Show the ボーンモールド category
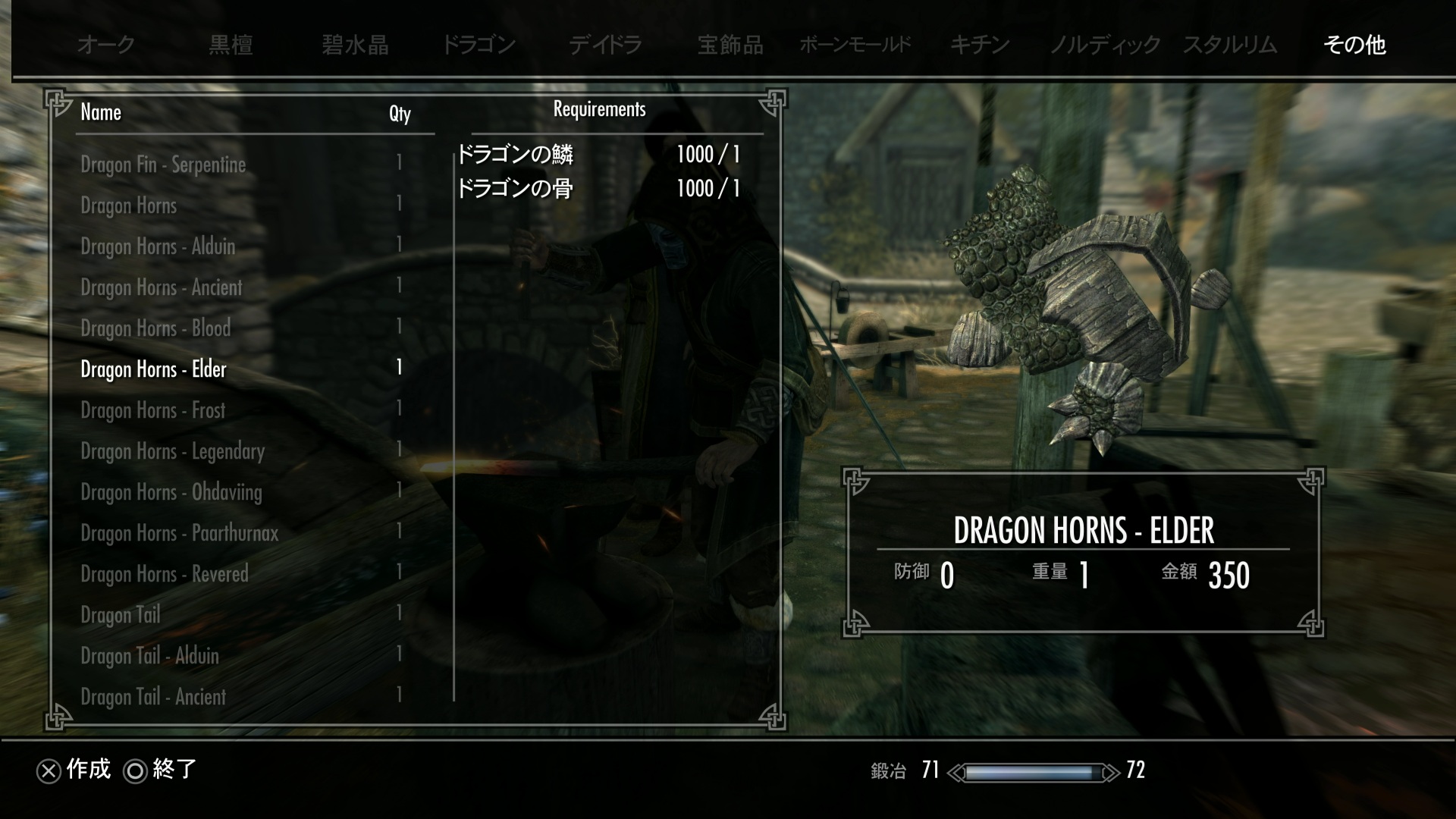 coord(855,45)
